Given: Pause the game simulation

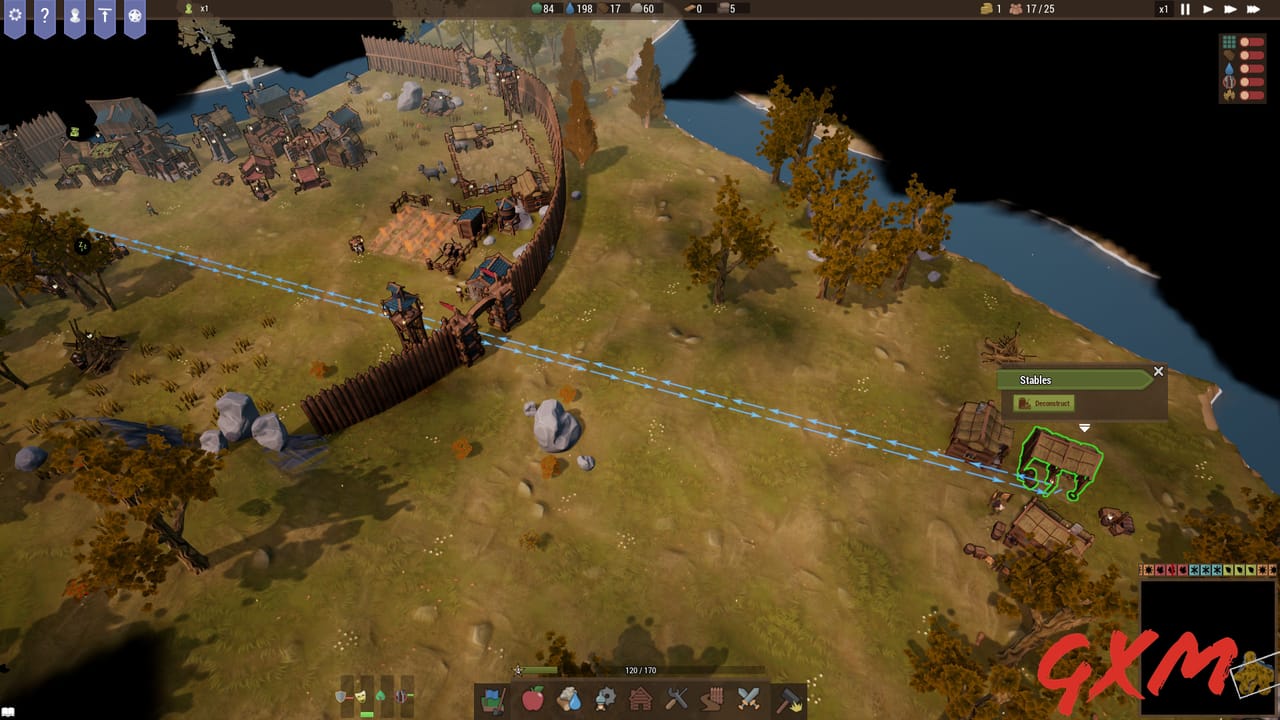Looking at the screenshot, I should click(1183, 9).
